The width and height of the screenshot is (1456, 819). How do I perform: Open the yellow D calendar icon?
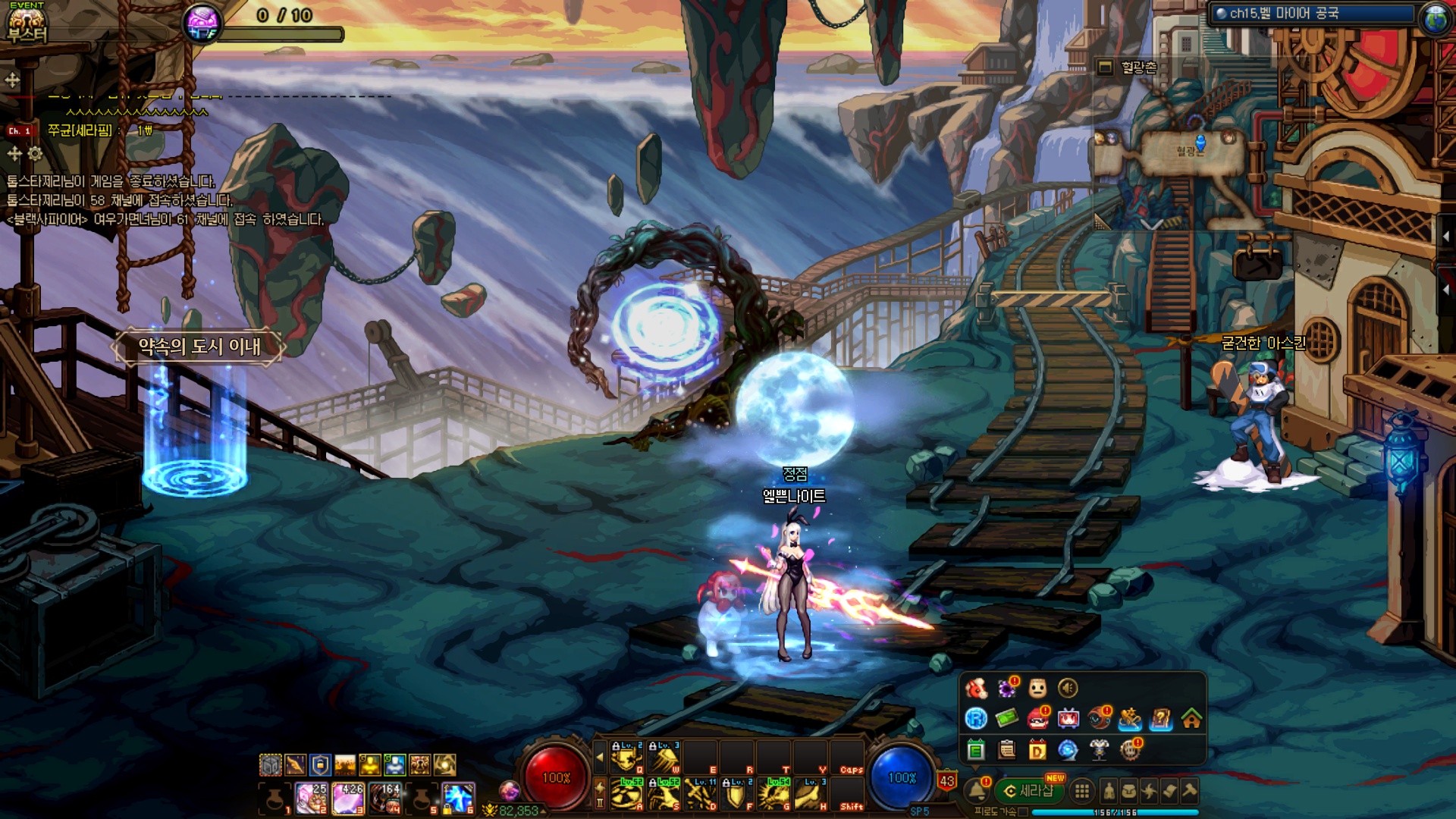tap(1037, 750)
